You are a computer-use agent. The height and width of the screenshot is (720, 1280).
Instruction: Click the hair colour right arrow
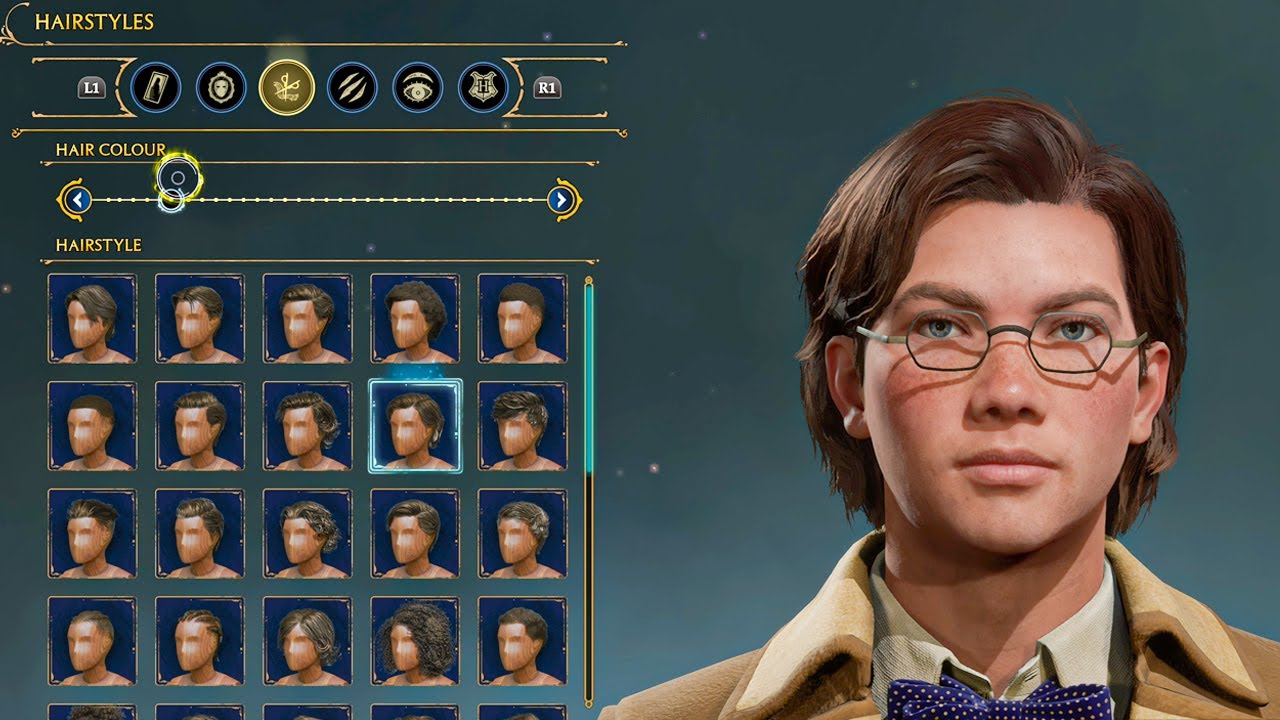562,200
